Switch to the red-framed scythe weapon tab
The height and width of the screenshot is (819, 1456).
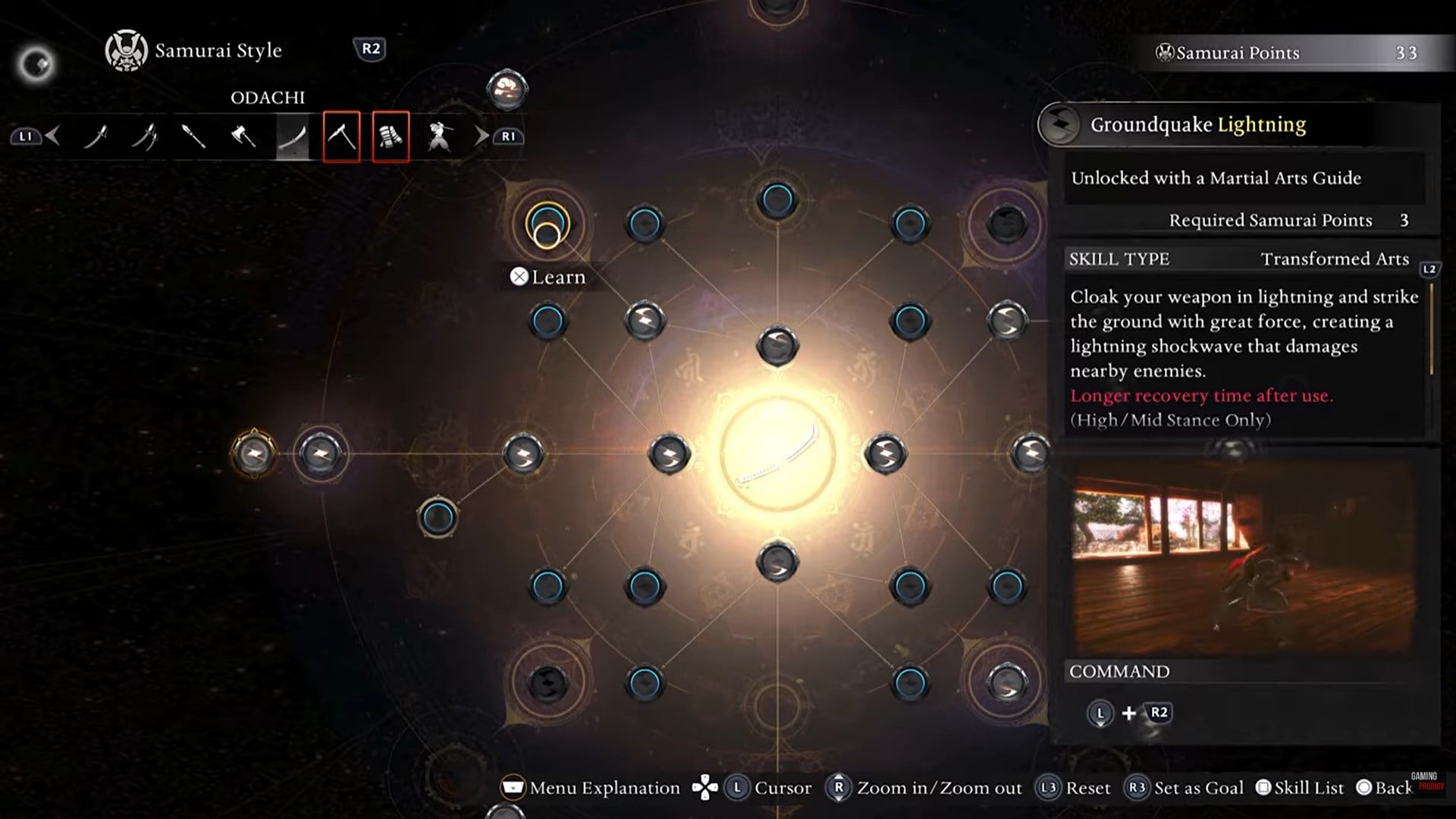[341, 137]
